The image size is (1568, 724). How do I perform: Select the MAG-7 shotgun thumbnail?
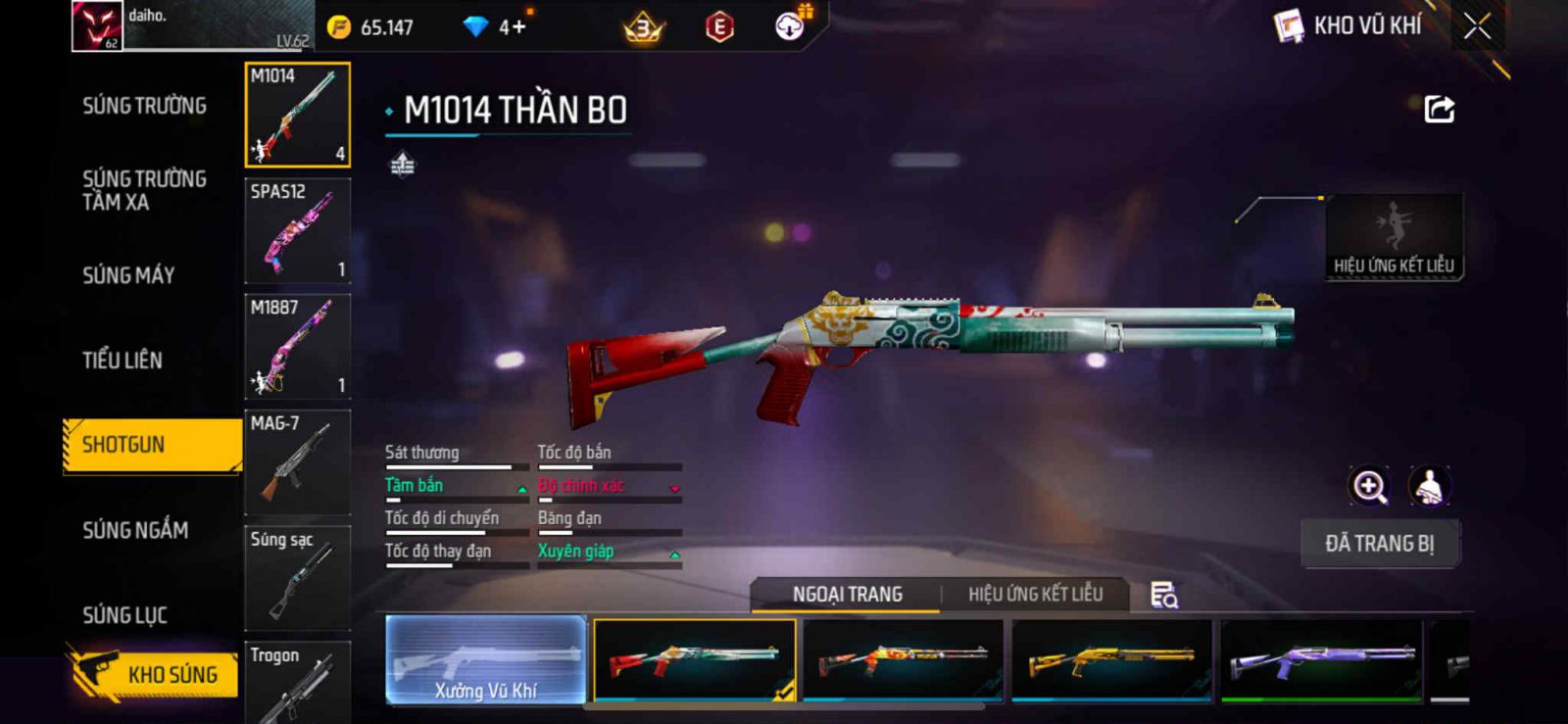(297, 462)
